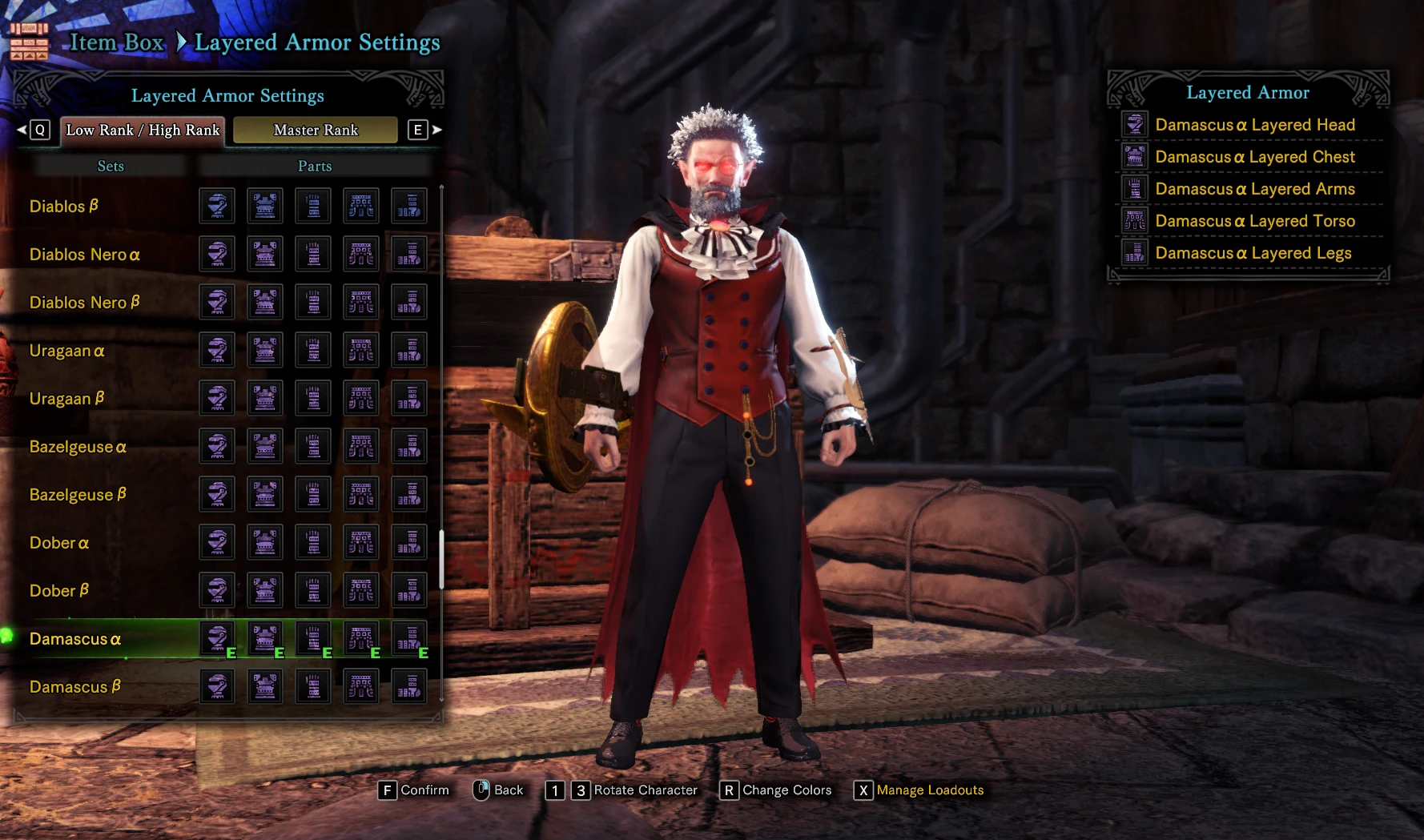Choose the Diablos β armor set
The width and height of the screenshot is (1424, 840).
coord(63,207)
